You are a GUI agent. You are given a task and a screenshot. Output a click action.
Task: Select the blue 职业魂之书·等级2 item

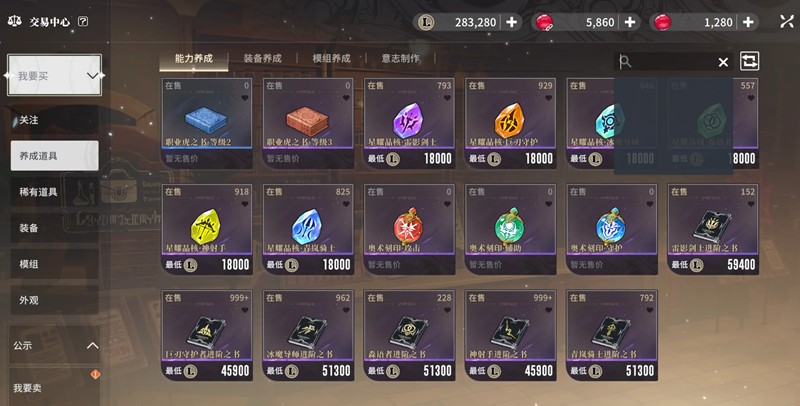point(208,121)
